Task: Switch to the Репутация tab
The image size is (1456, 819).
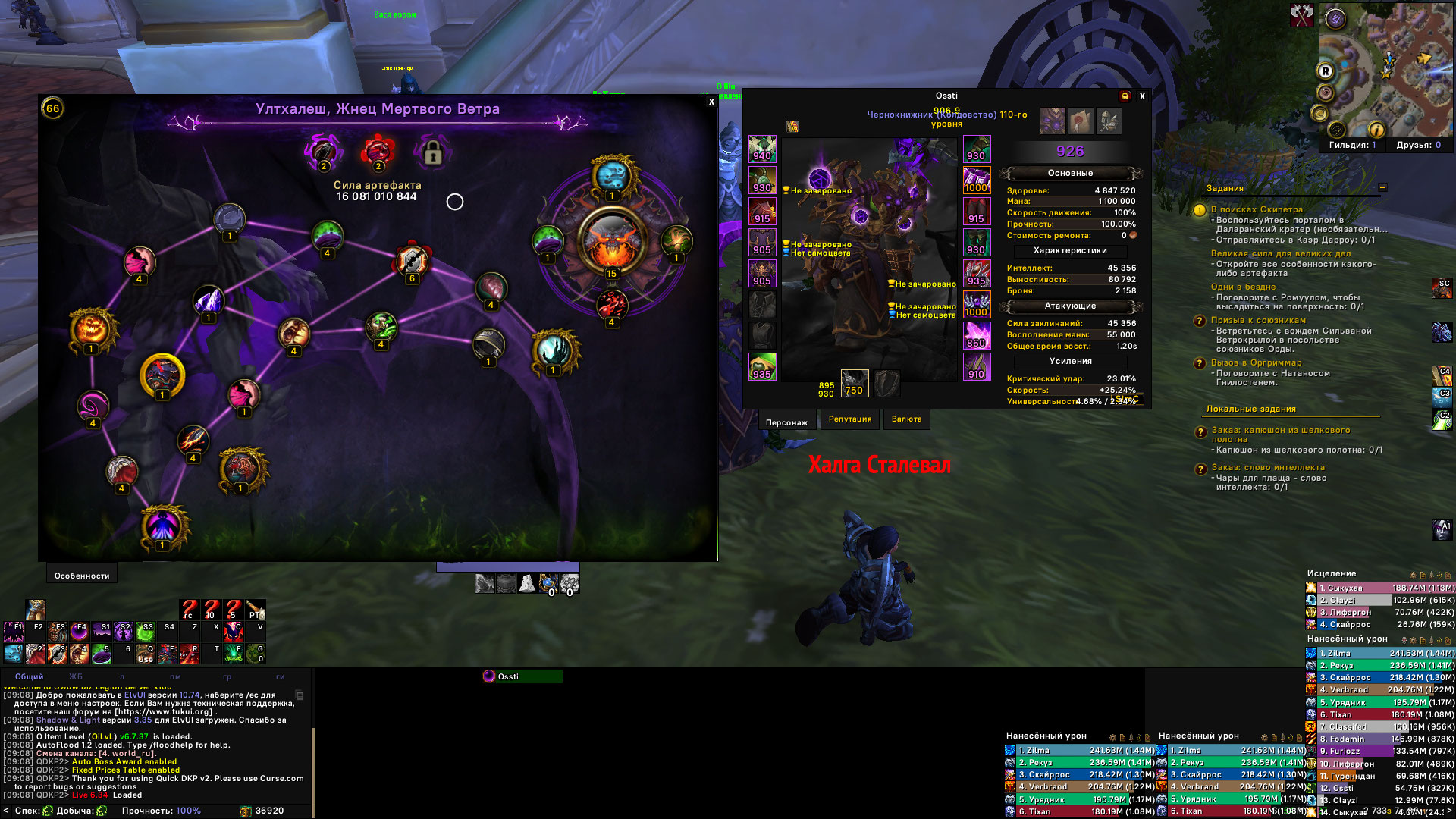Action: [850, 419]
